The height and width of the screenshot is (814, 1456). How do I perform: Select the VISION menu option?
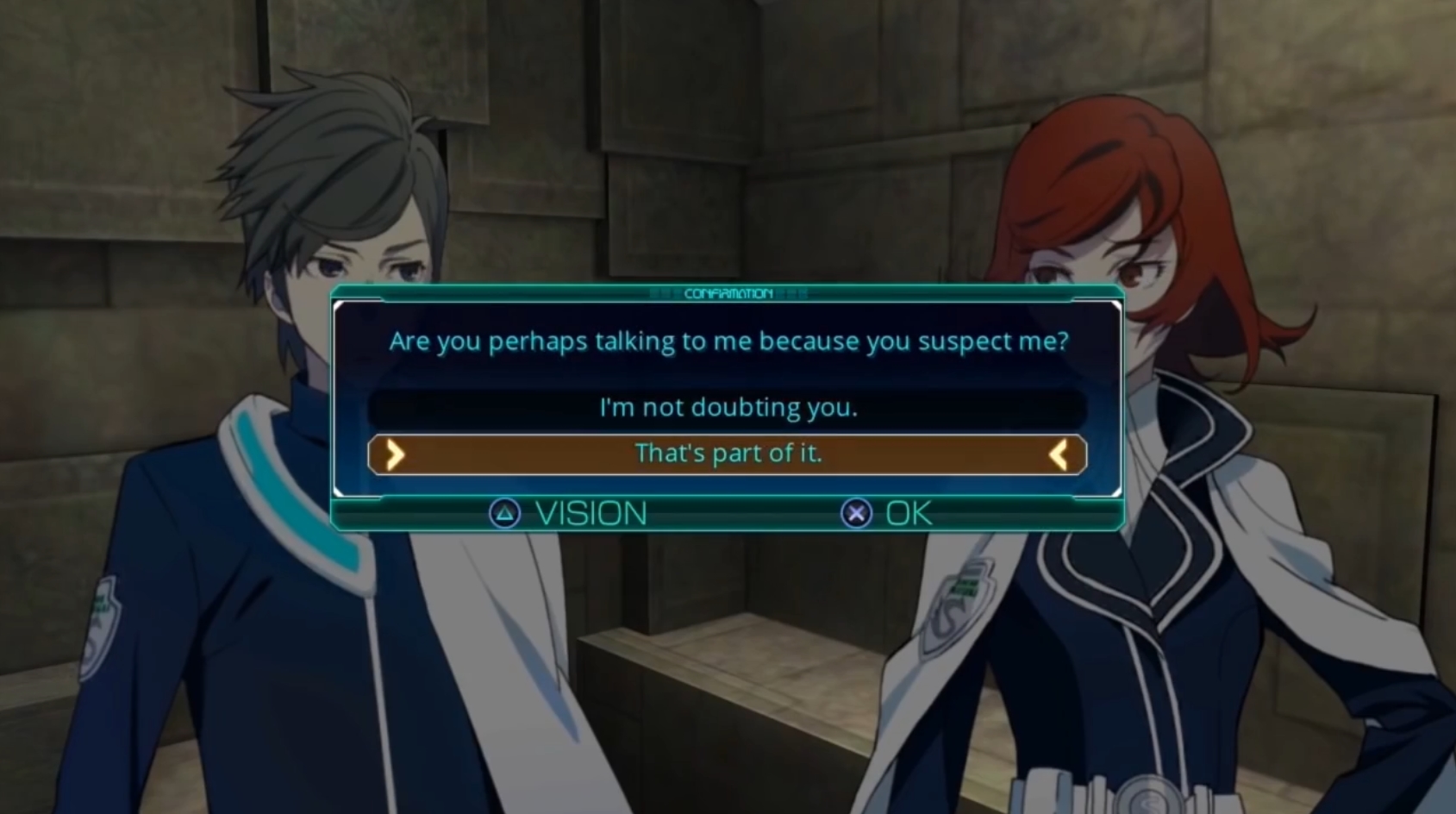pos(593,512)
